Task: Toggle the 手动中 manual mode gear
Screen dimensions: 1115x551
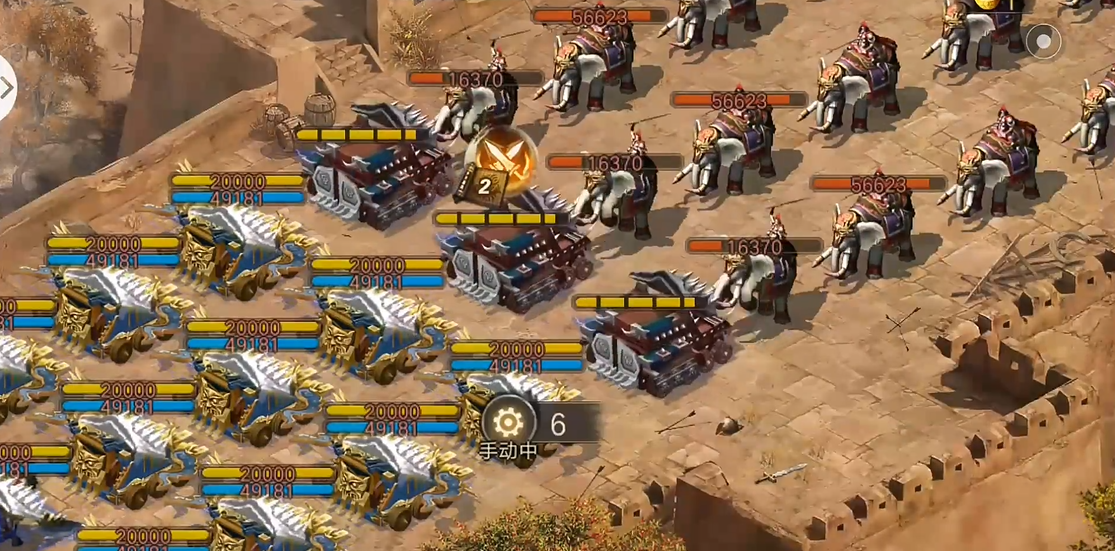Action: tap(508, 421)
